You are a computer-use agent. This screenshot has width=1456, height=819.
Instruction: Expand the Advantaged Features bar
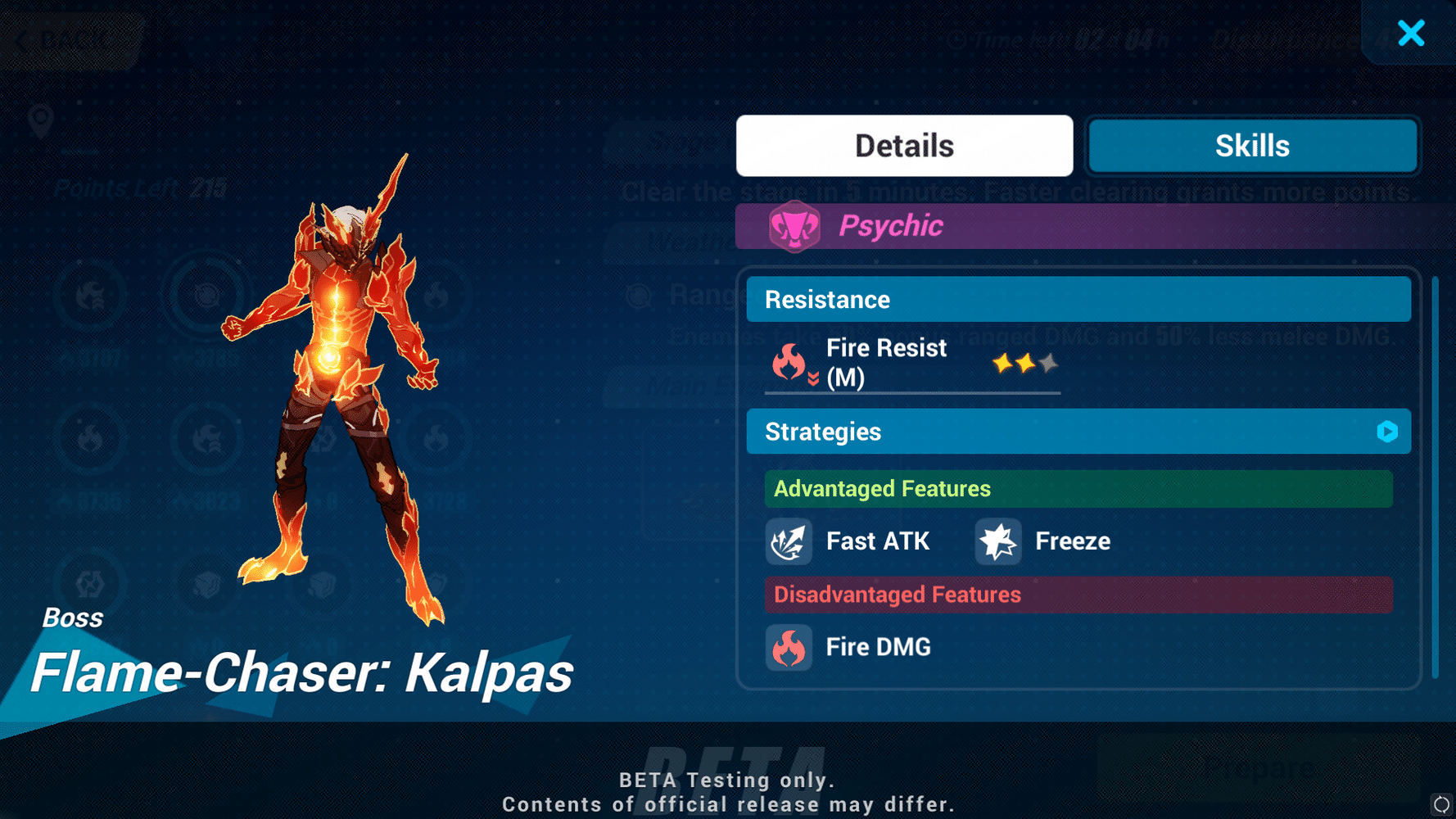click(x=1078, y=488)
